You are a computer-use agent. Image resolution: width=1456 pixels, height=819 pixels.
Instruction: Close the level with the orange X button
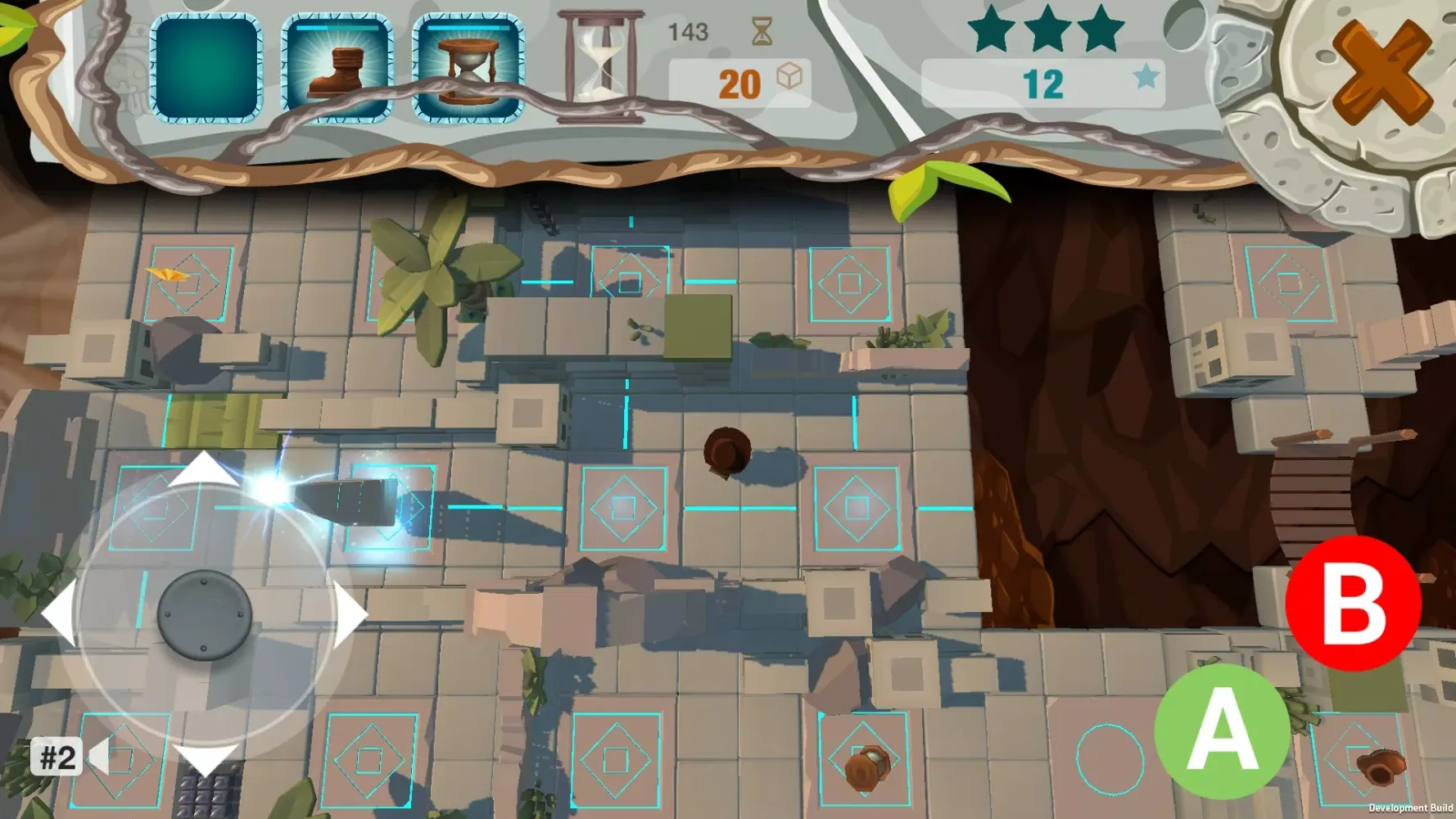click(1381, 72)
